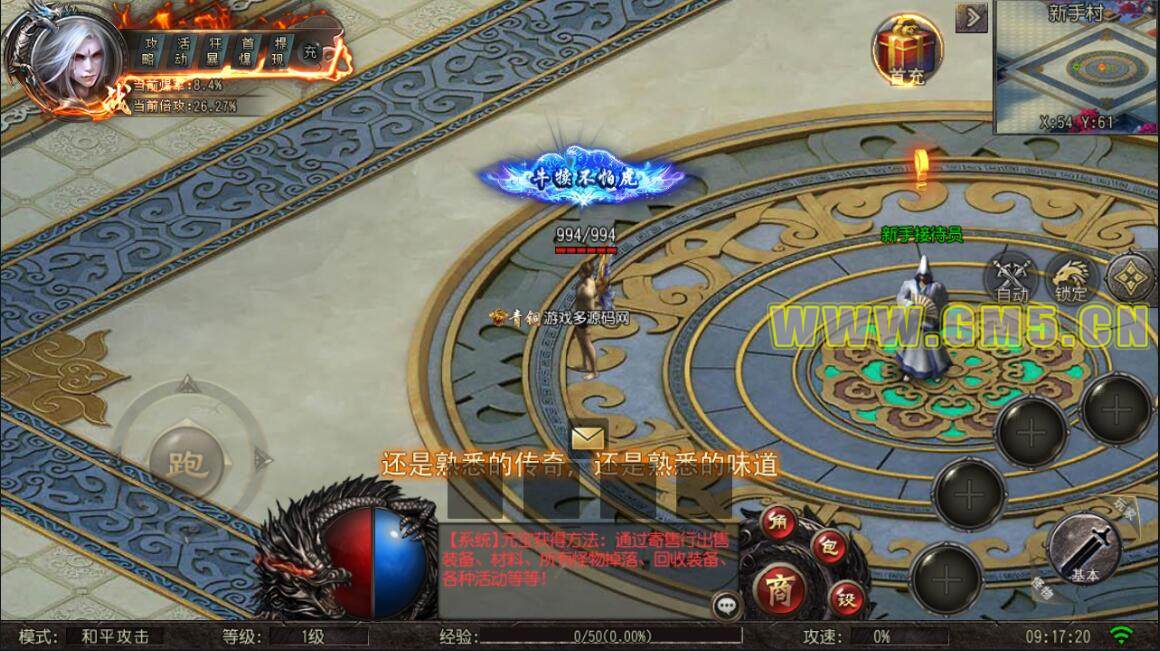The image size is (1160, 651).
Task: Collapse the minimap with the arrow button
Action: (971, 18)
